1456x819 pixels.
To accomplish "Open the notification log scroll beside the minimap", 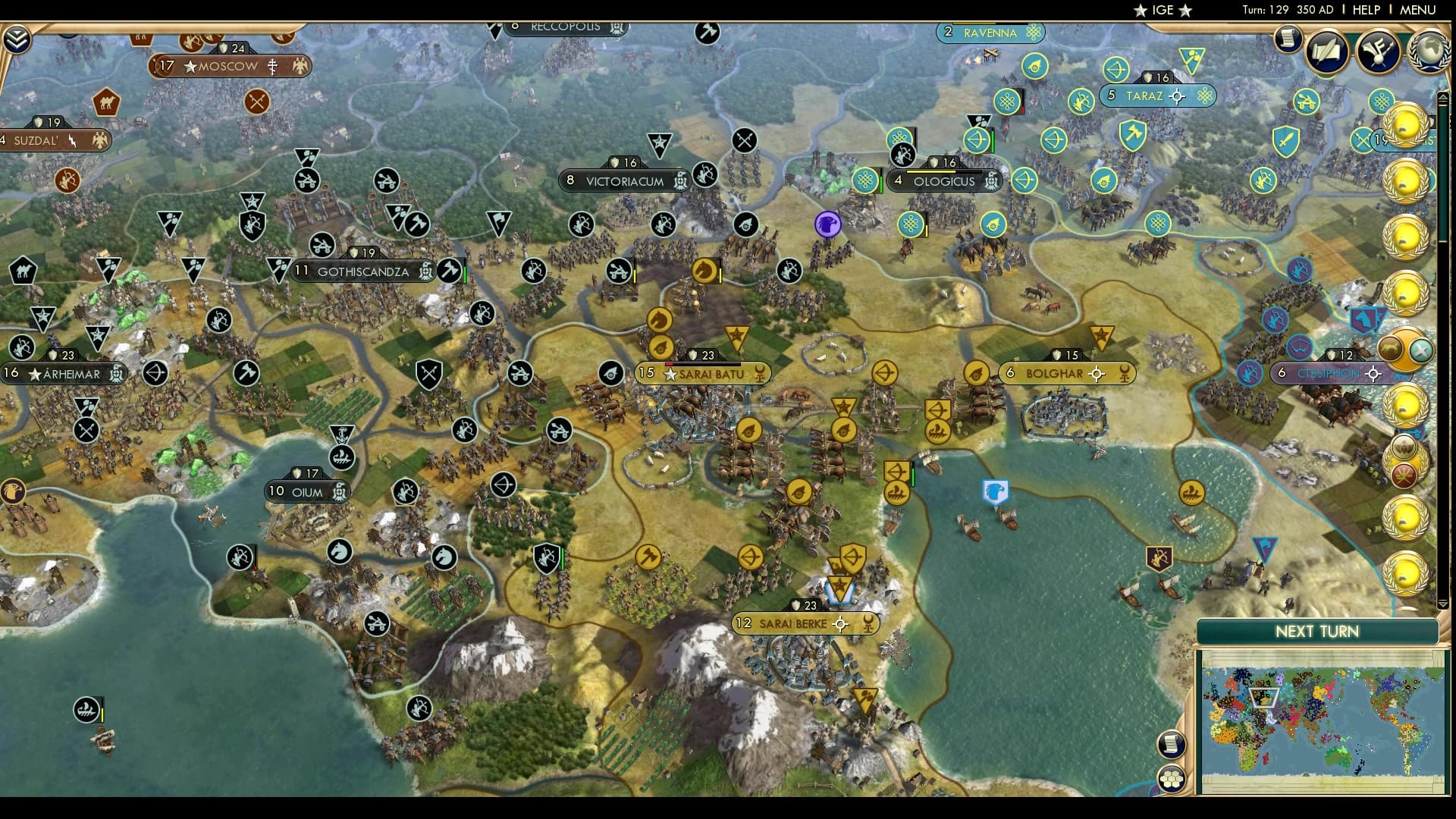I will click(1172, 743).
